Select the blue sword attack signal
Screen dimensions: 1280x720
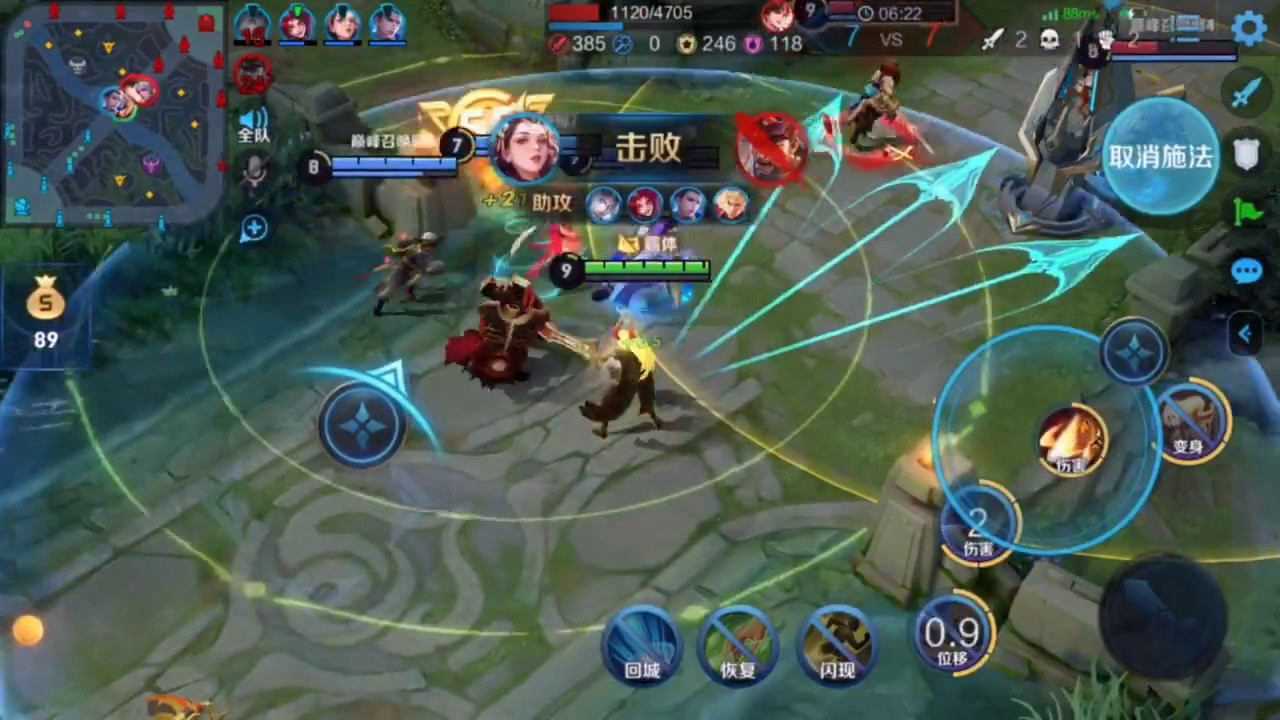pyautogui.click(x=1244, y=94)
